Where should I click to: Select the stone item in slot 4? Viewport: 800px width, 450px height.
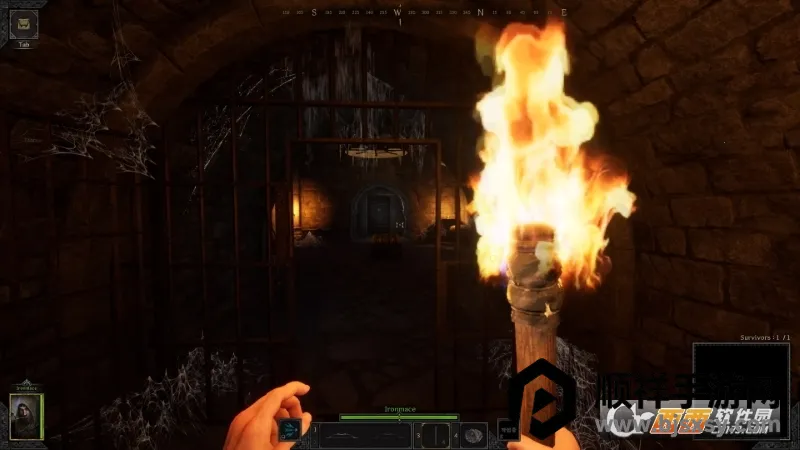[474, 435]
